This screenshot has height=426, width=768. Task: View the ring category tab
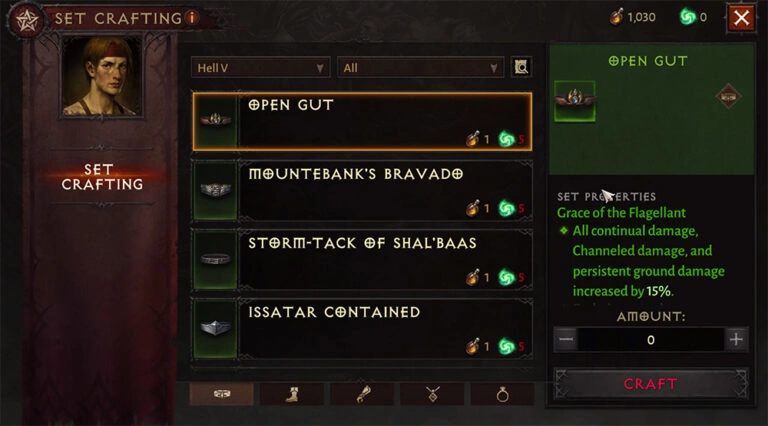pos(502,394)
